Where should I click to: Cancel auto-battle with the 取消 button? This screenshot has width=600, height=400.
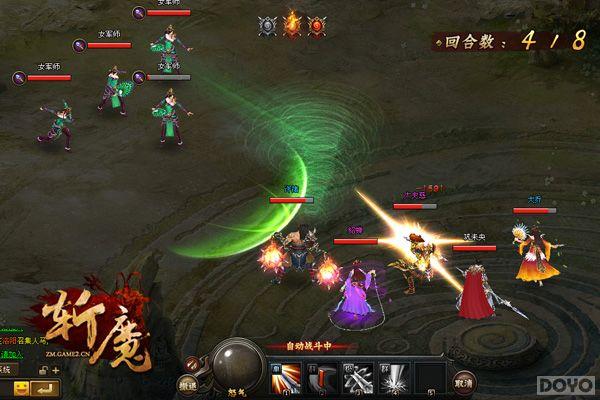click(462, 381)
